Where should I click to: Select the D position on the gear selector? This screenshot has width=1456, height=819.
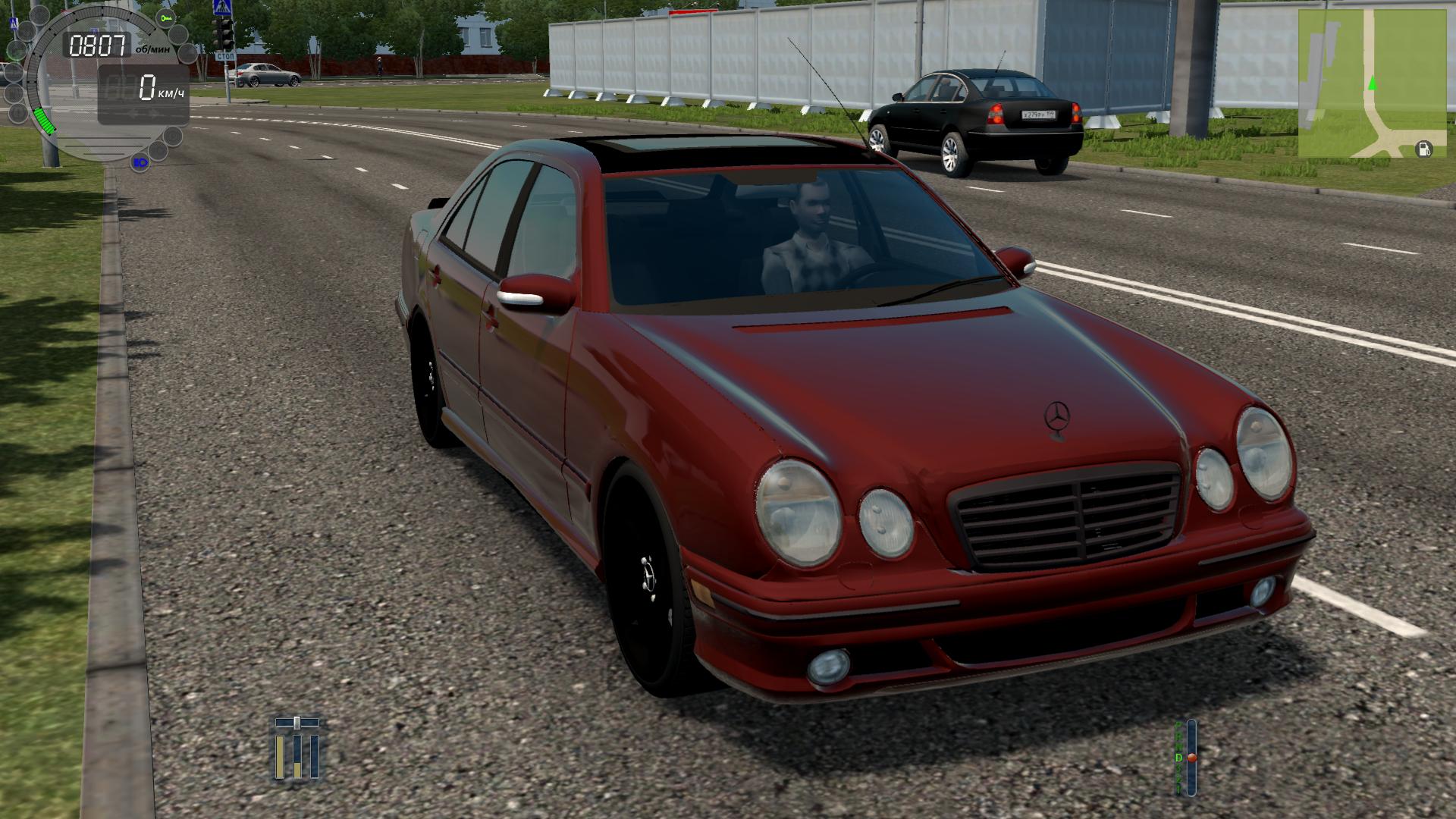1178,757
